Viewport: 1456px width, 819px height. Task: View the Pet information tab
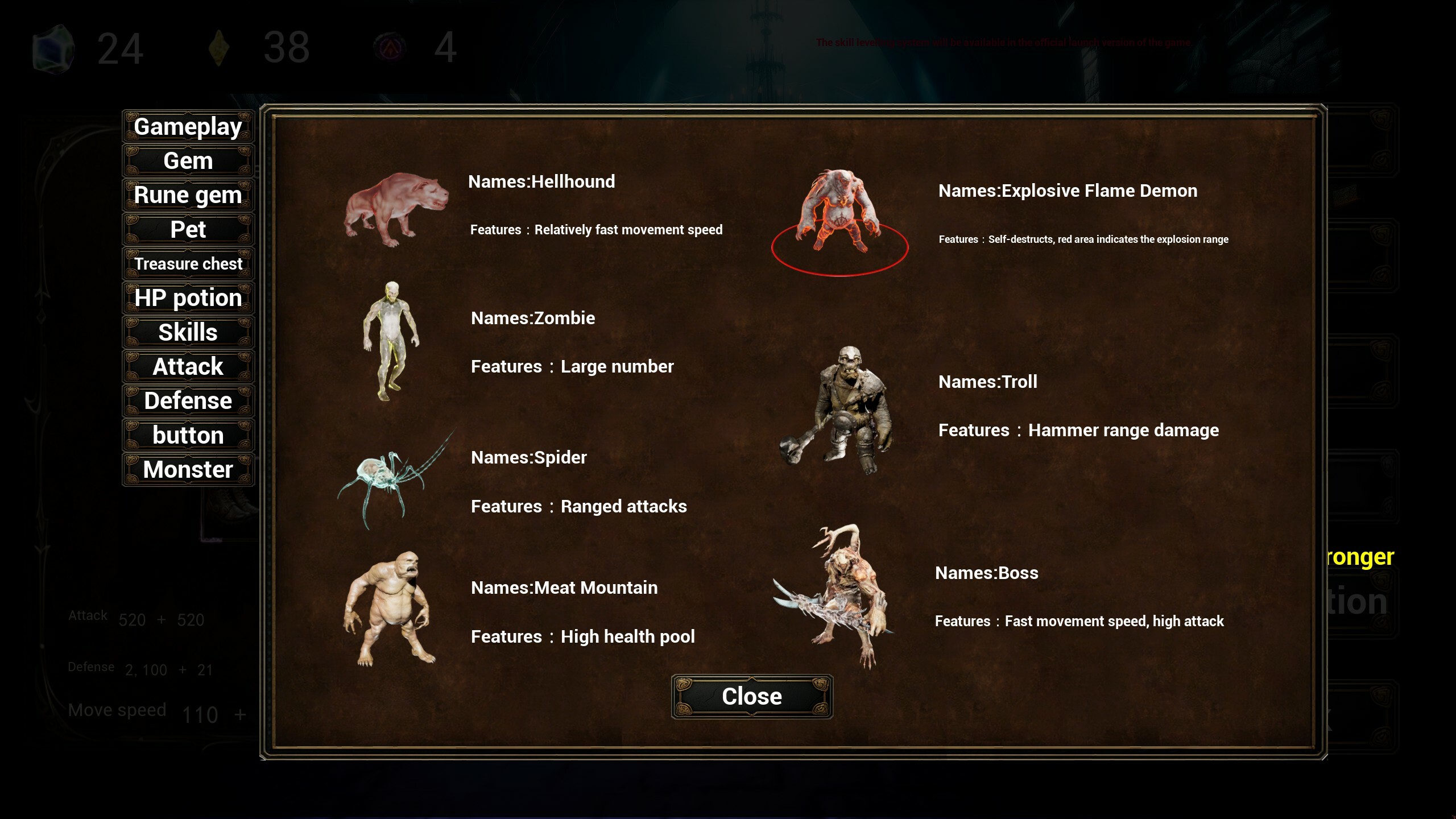point(188,229)
